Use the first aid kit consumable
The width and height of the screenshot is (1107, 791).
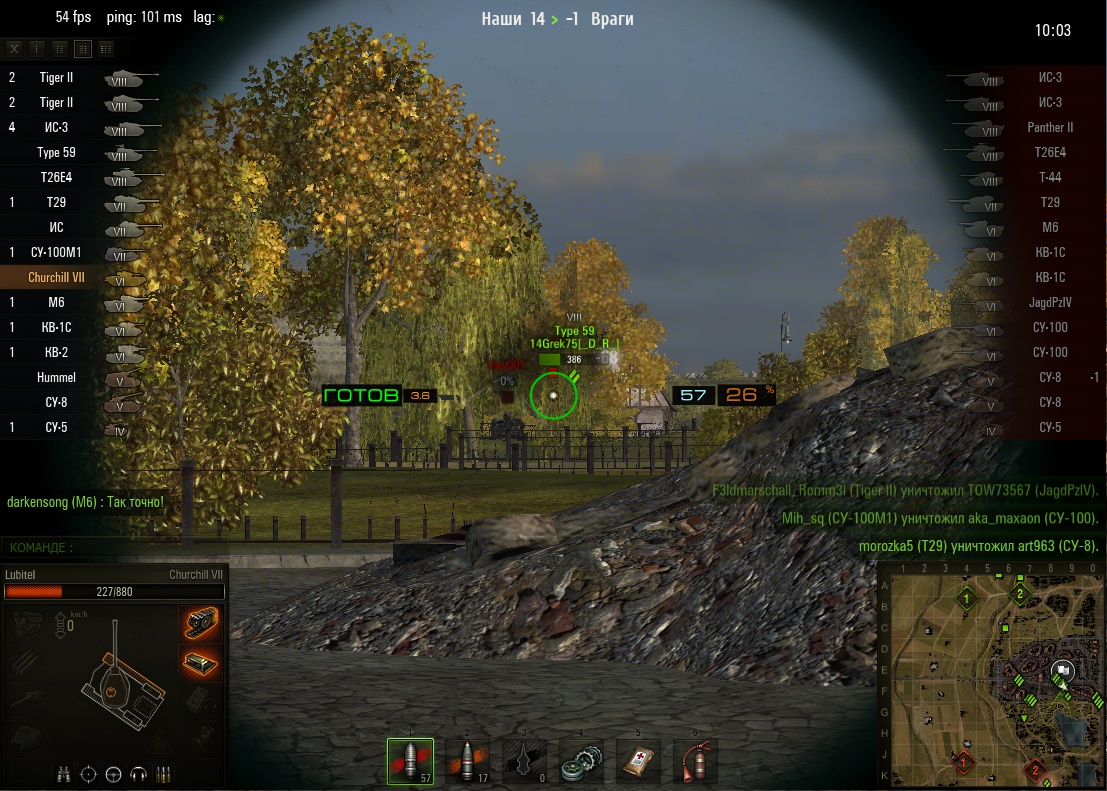[637, 762]
